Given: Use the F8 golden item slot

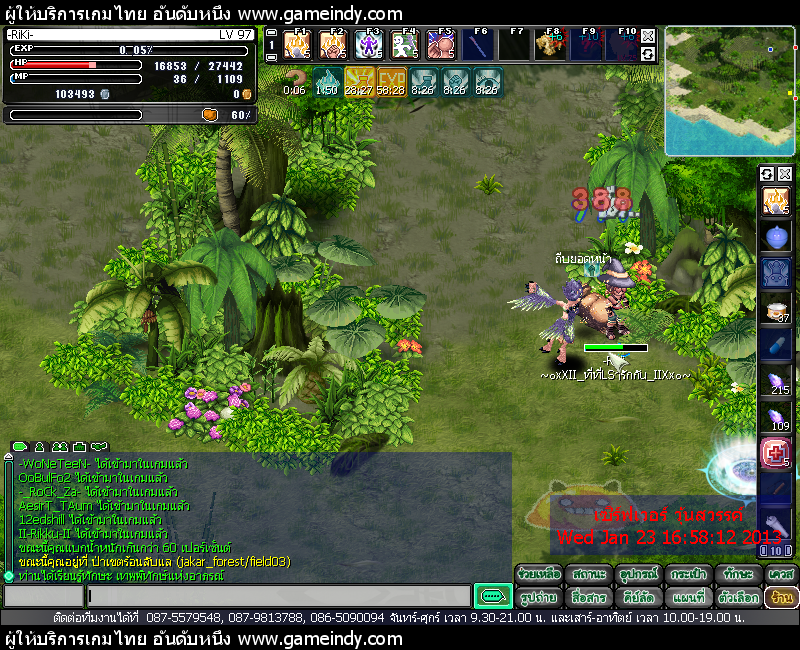Looking at the screenshot, I should pos(548,45).
